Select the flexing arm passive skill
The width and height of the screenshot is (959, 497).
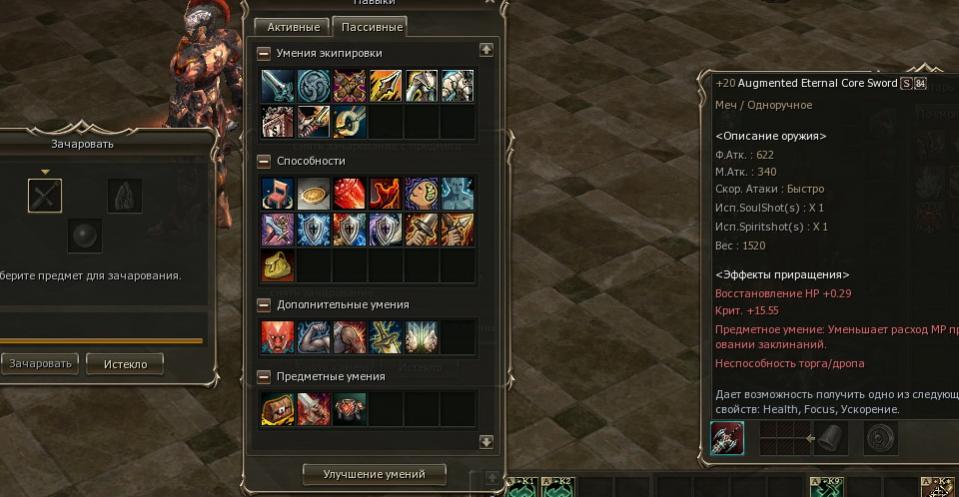(x=314, y=336)
